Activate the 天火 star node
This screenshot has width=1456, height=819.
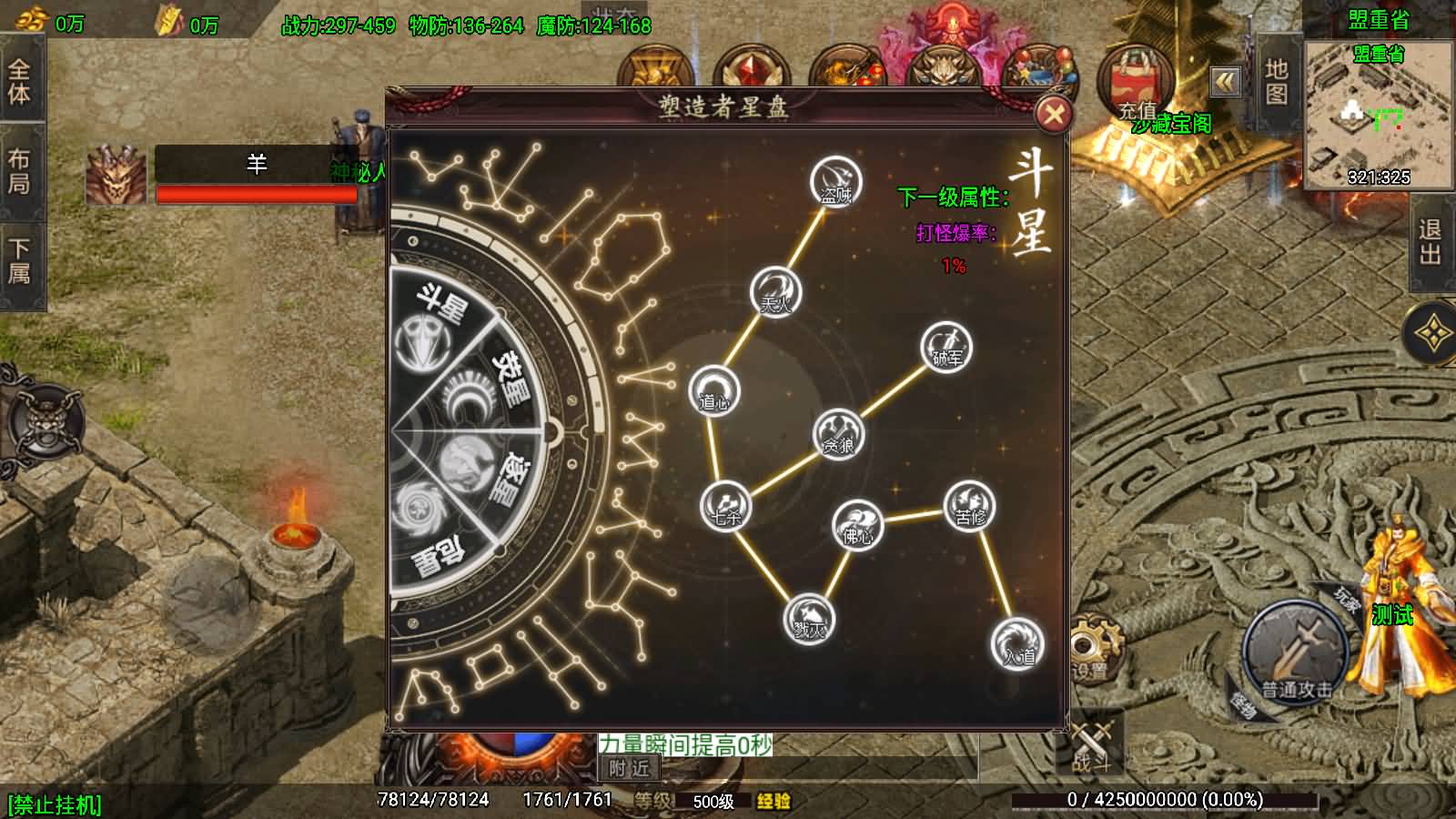click(x=775, y=292)
